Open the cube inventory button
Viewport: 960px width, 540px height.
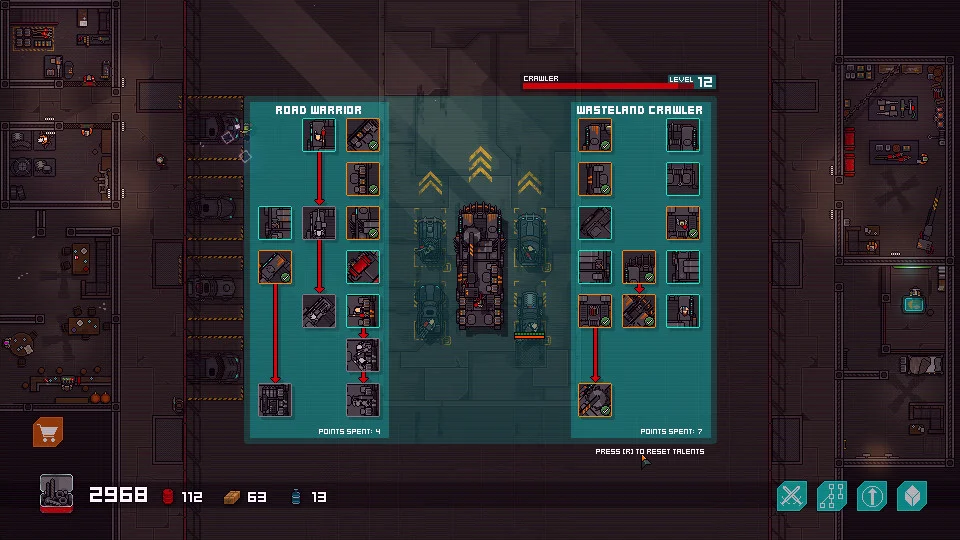pos(912,495)
